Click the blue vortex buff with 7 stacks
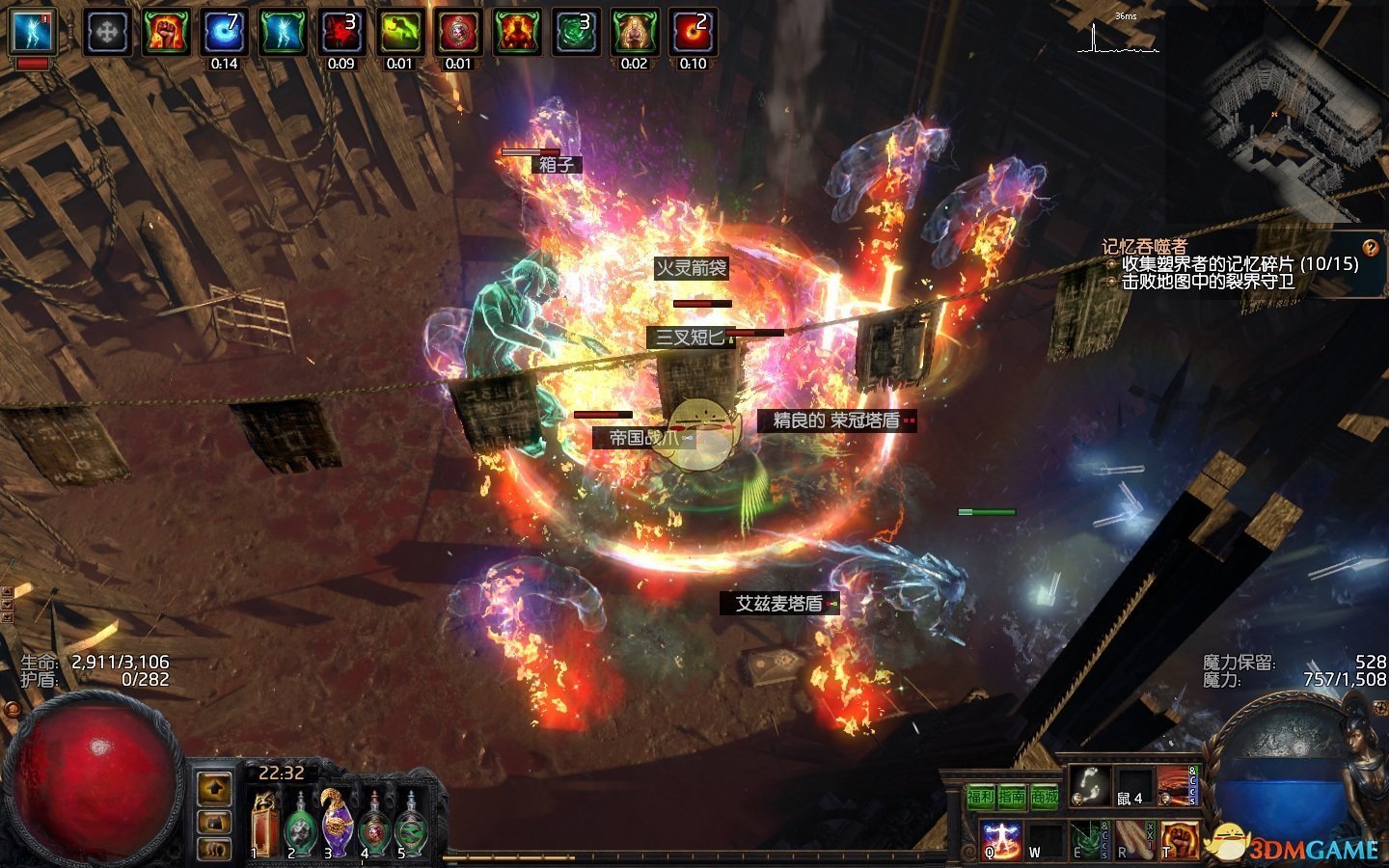 224,32
